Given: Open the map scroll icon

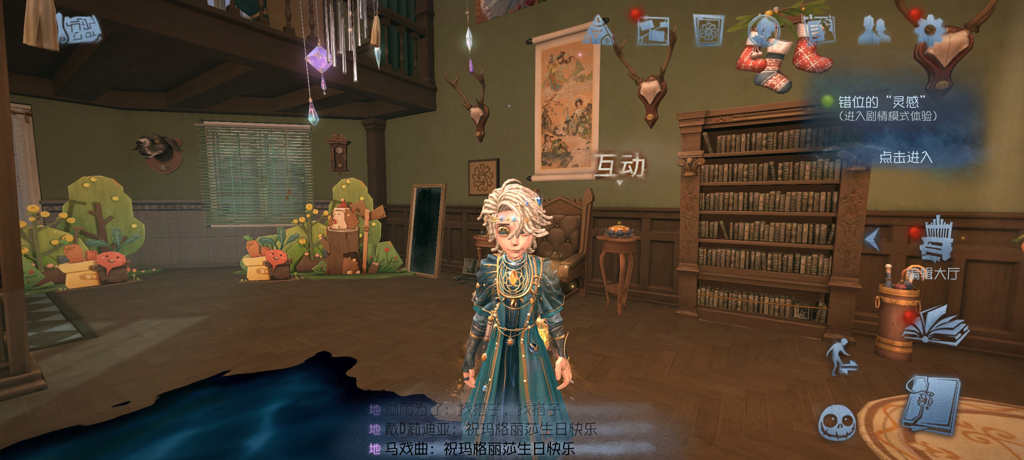Looking at the screenshot, I should click(x=78, y=29).
